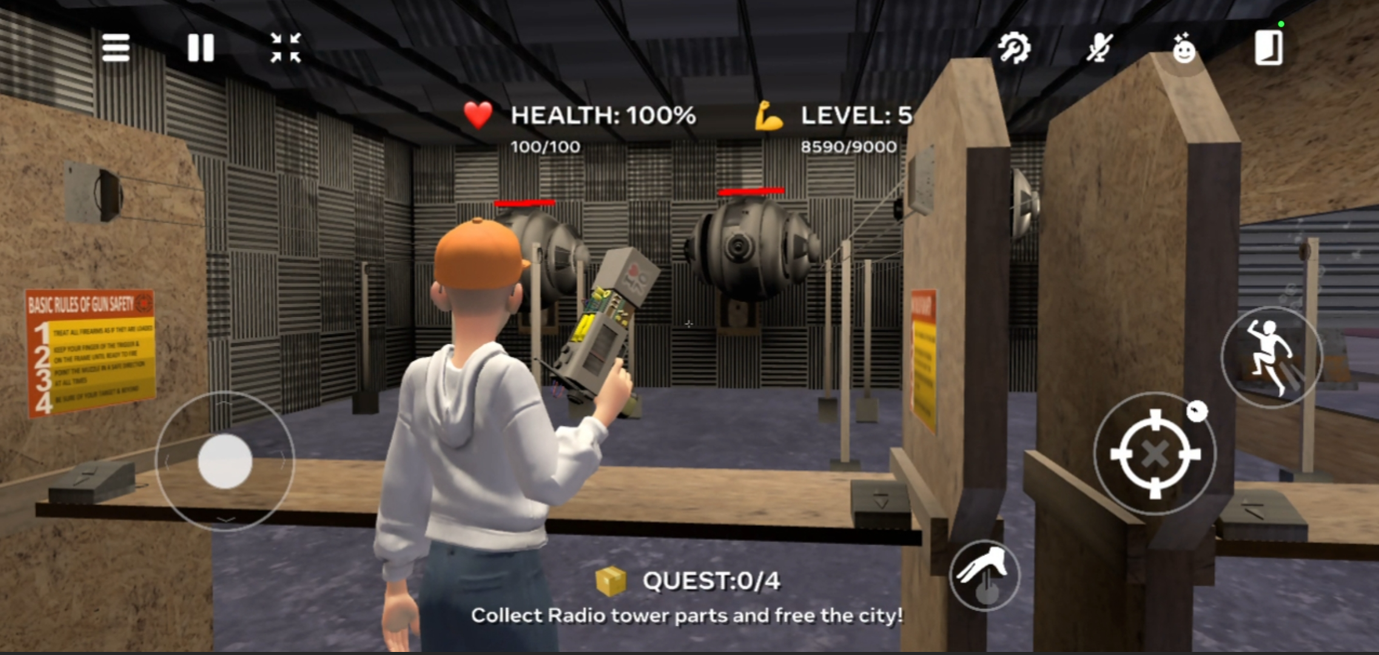Tap the hand interact button
The height and width of the screenshot is (655, 1379).
click(x=985, y=575)
